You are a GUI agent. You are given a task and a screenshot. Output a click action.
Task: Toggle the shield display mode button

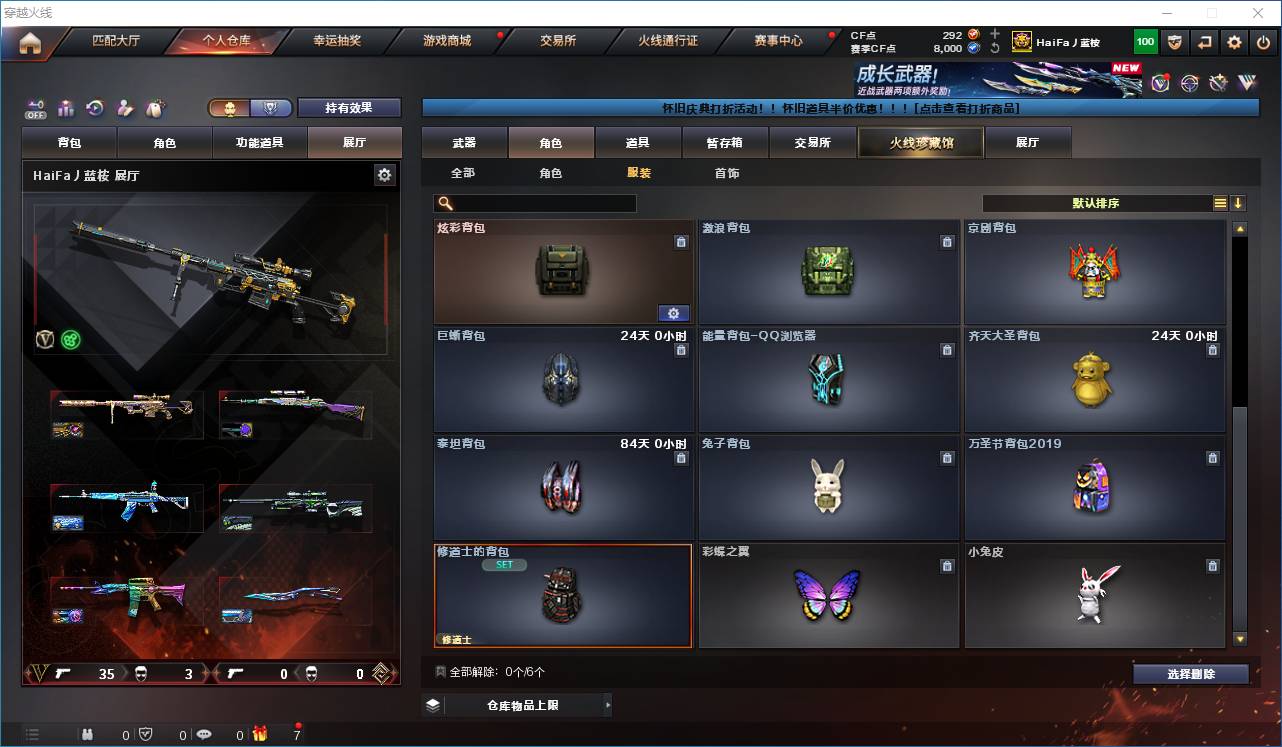(268, 107)
